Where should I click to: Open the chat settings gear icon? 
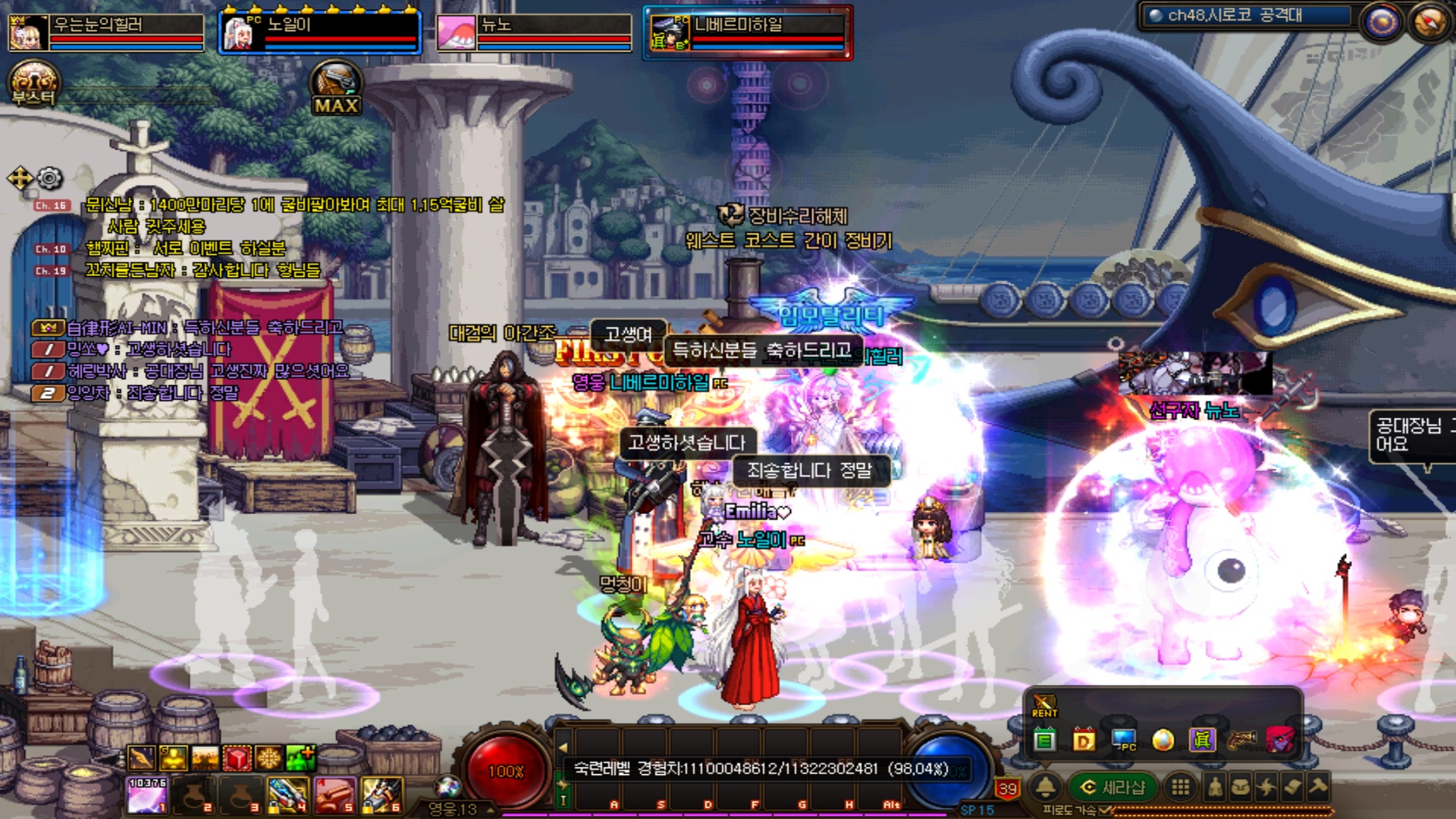(49, 178)
